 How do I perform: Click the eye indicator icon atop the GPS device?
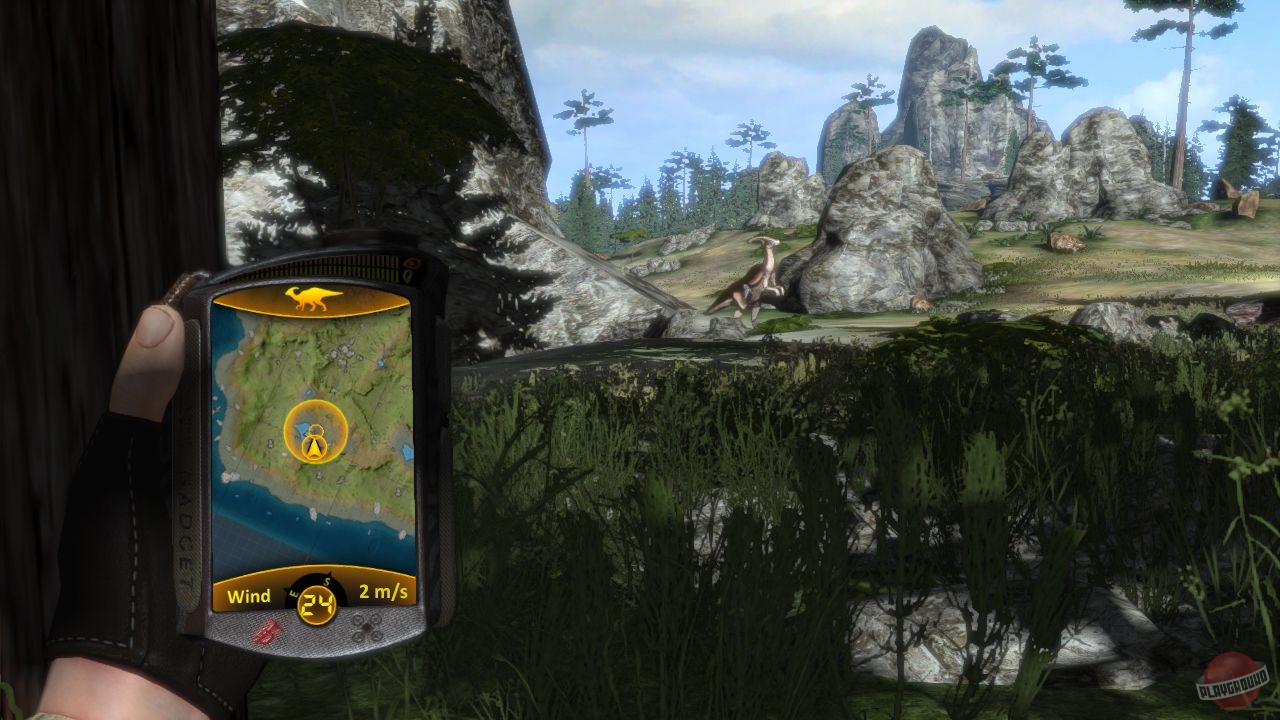411,263
